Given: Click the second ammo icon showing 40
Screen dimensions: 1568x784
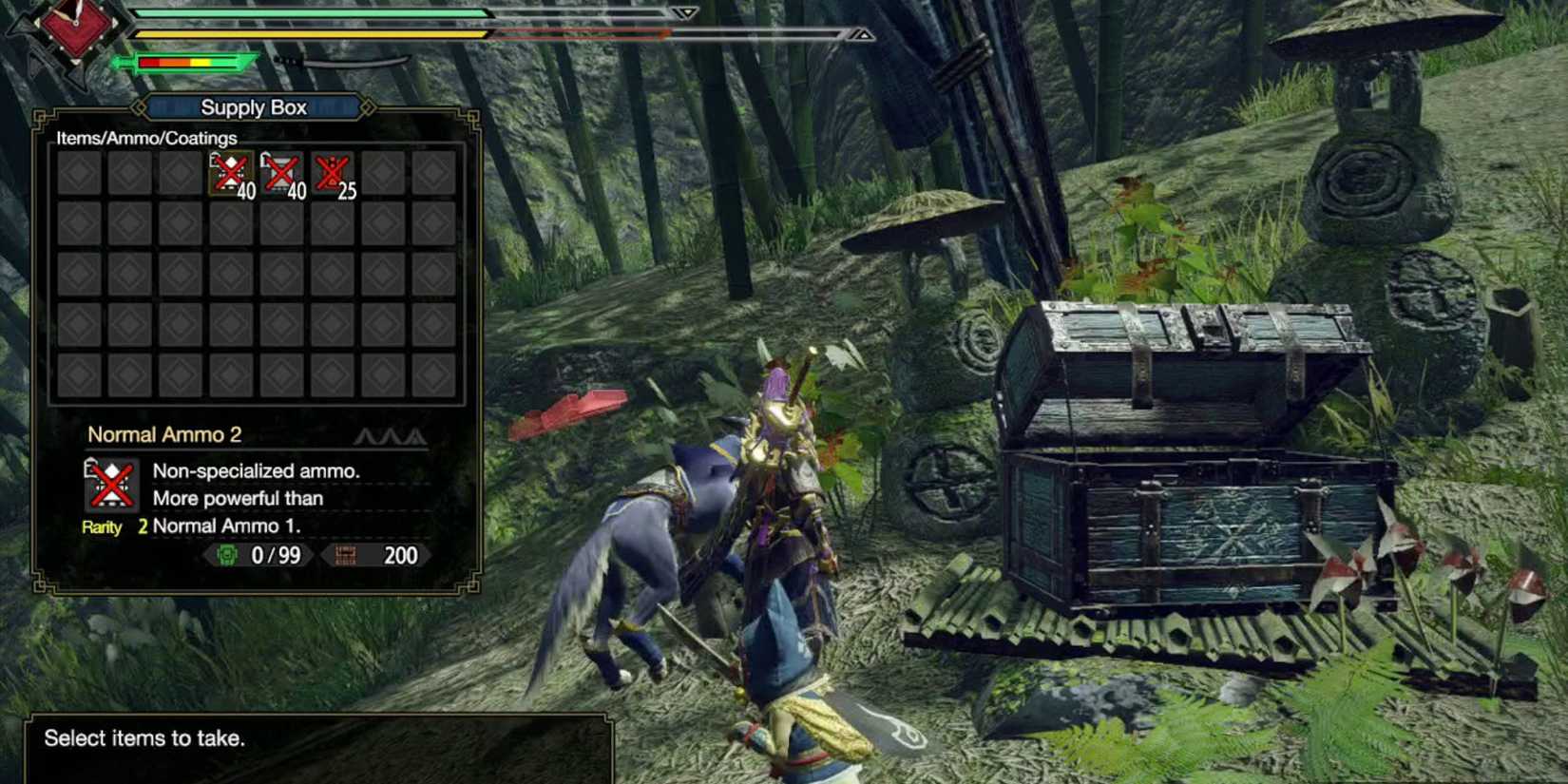Looking at the screenshot, I should pyautogui.click(x=281, y=173).
